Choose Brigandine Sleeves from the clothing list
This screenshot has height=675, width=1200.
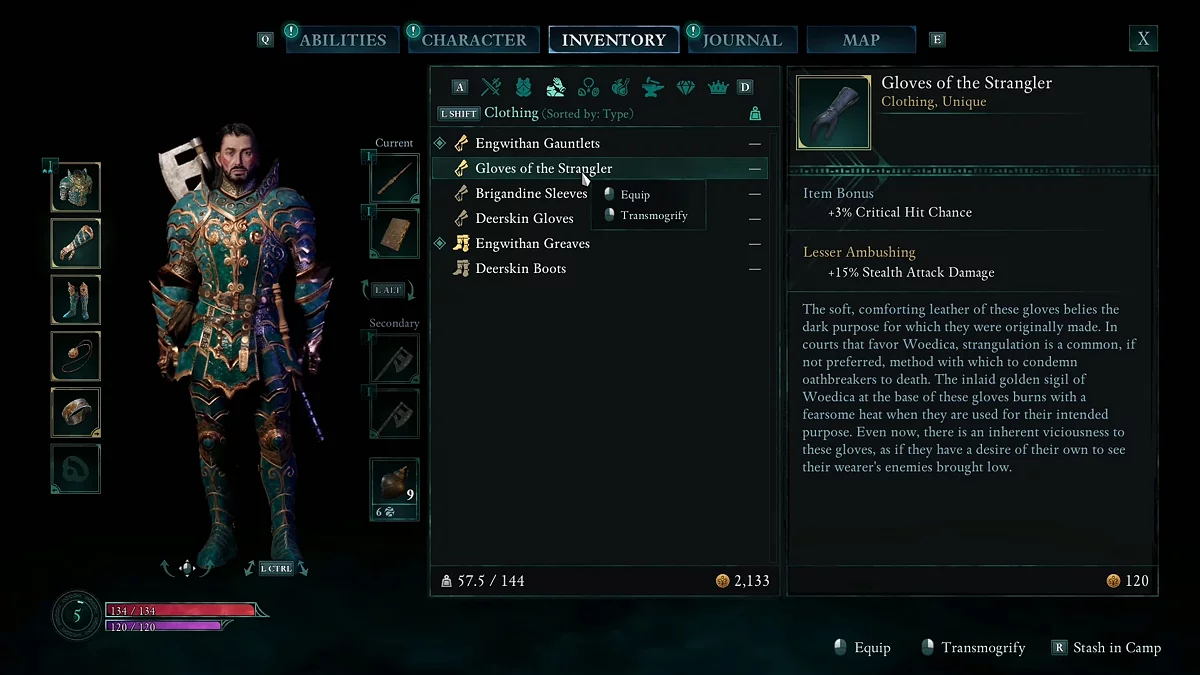pyautogui.click(x=530, y=194)
